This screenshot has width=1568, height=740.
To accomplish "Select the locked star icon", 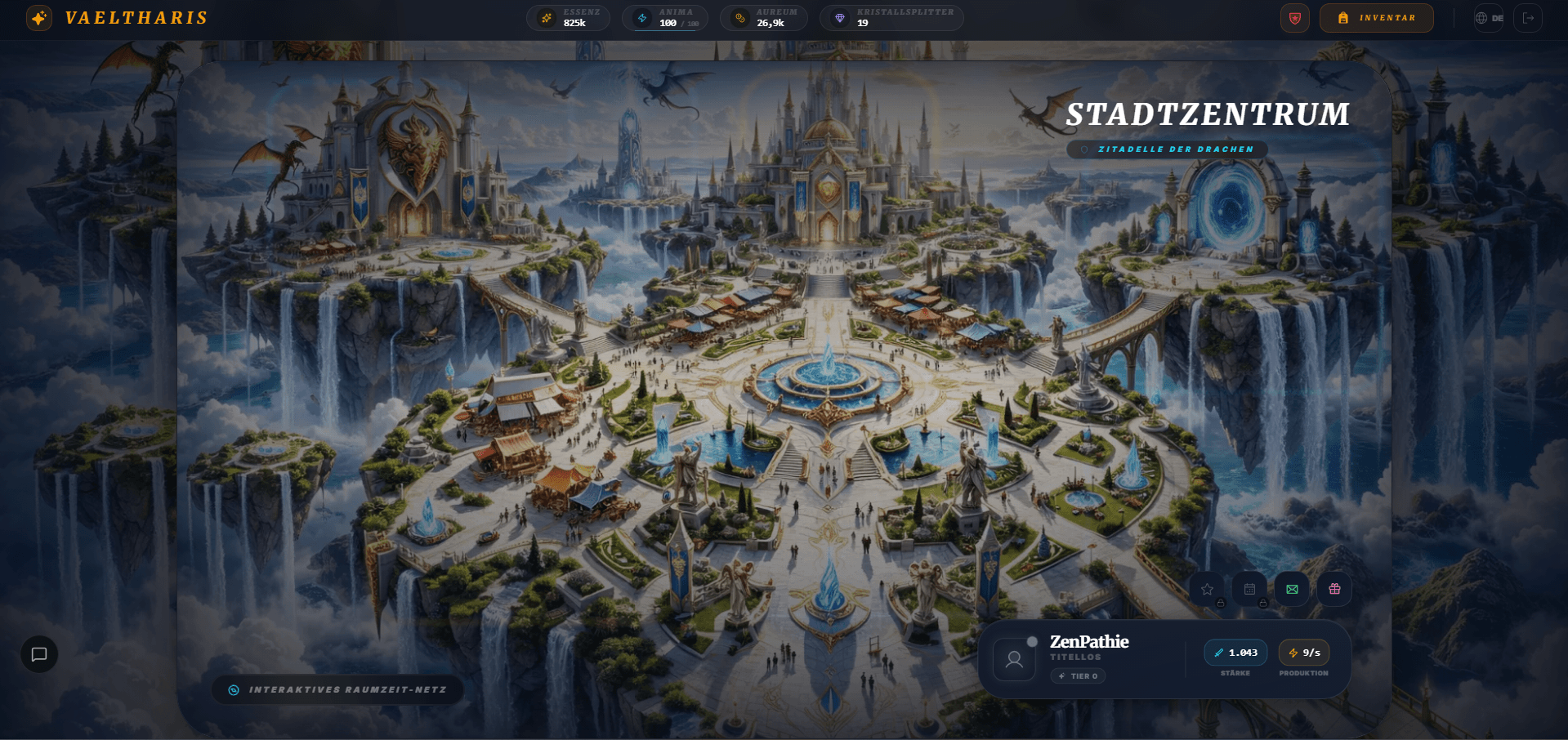I will [x=1207, y=588].
